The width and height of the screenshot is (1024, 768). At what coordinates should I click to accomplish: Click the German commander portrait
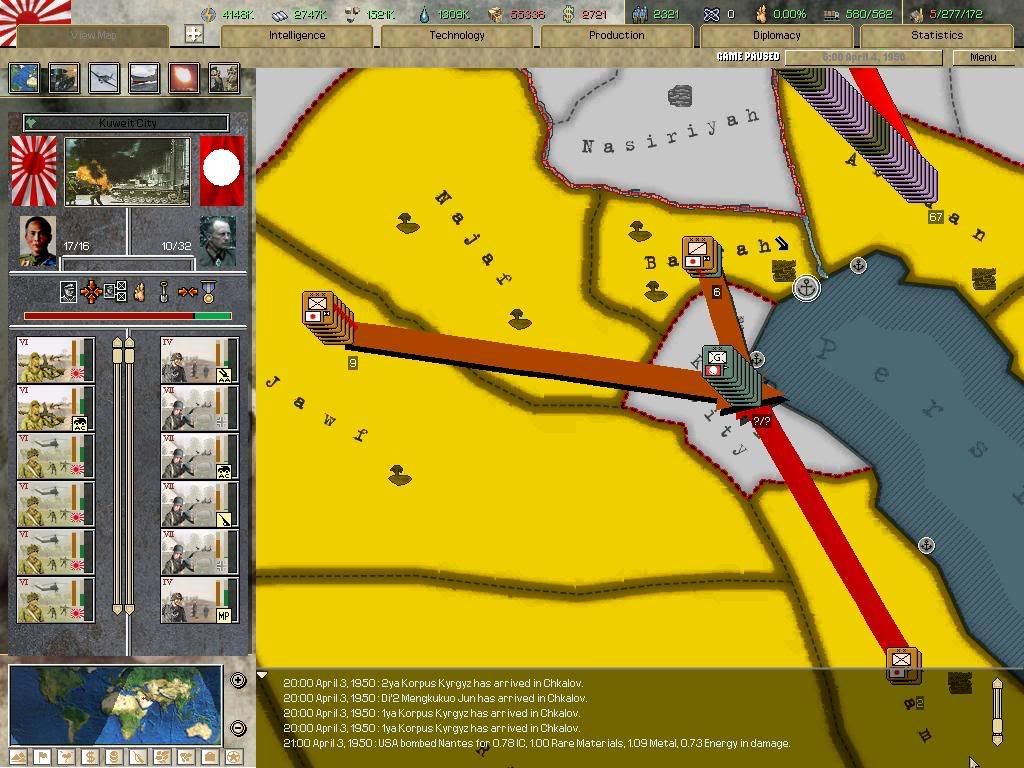(219, 241)
